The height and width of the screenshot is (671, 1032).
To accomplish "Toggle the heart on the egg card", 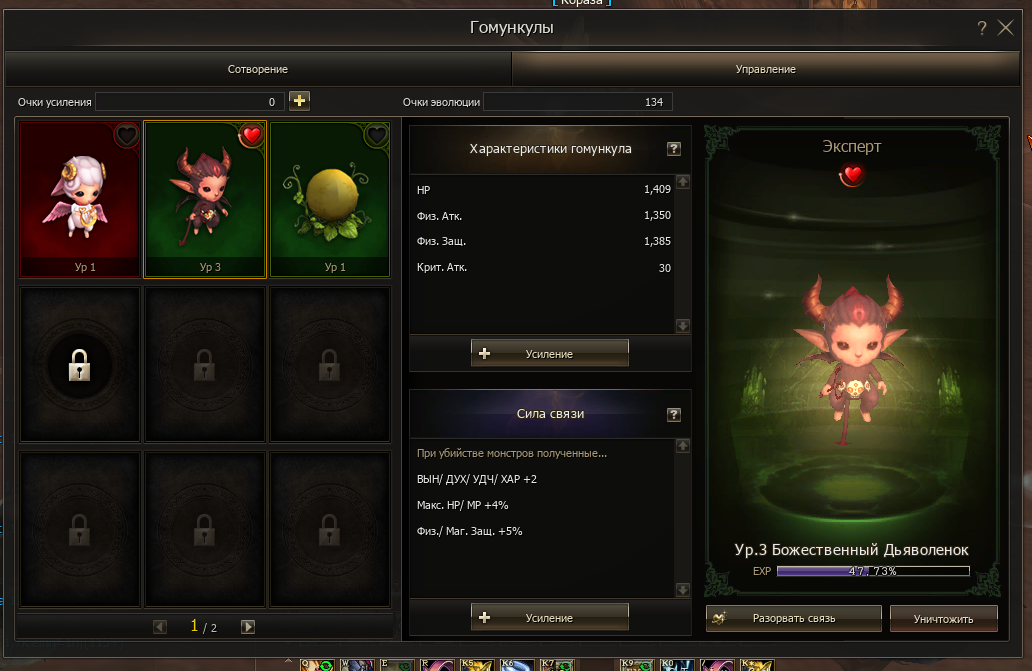I will click(x=376, y=135).
